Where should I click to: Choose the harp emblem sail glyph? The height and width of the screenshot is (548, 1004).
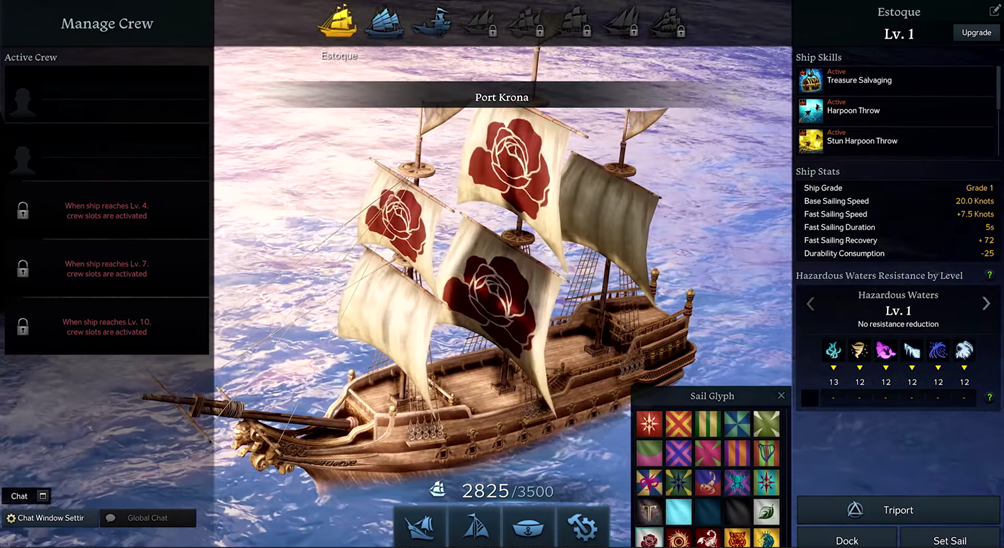coord(767,454)
